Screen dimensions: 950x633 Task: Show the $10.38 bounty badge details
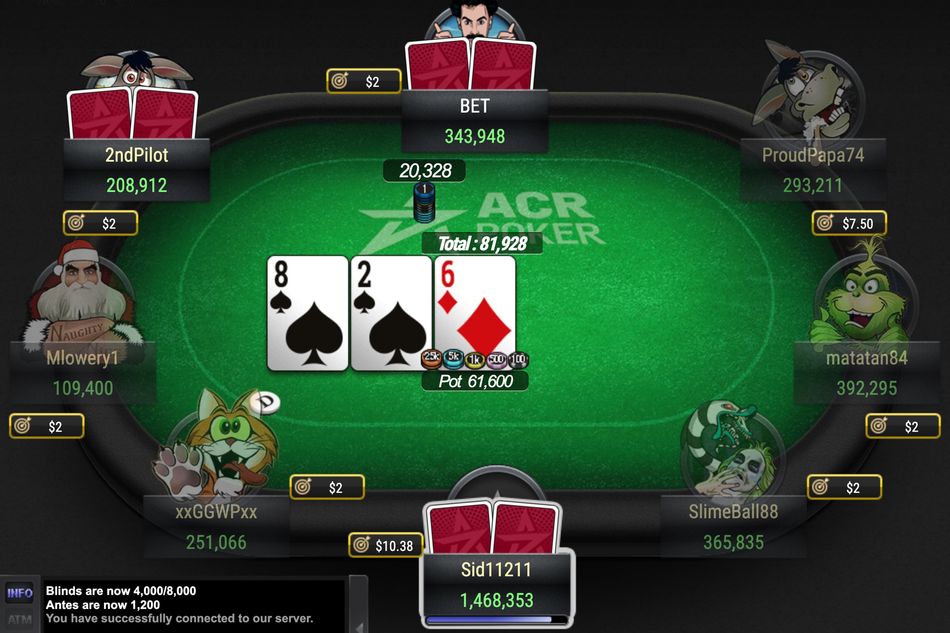pos(386,545)
